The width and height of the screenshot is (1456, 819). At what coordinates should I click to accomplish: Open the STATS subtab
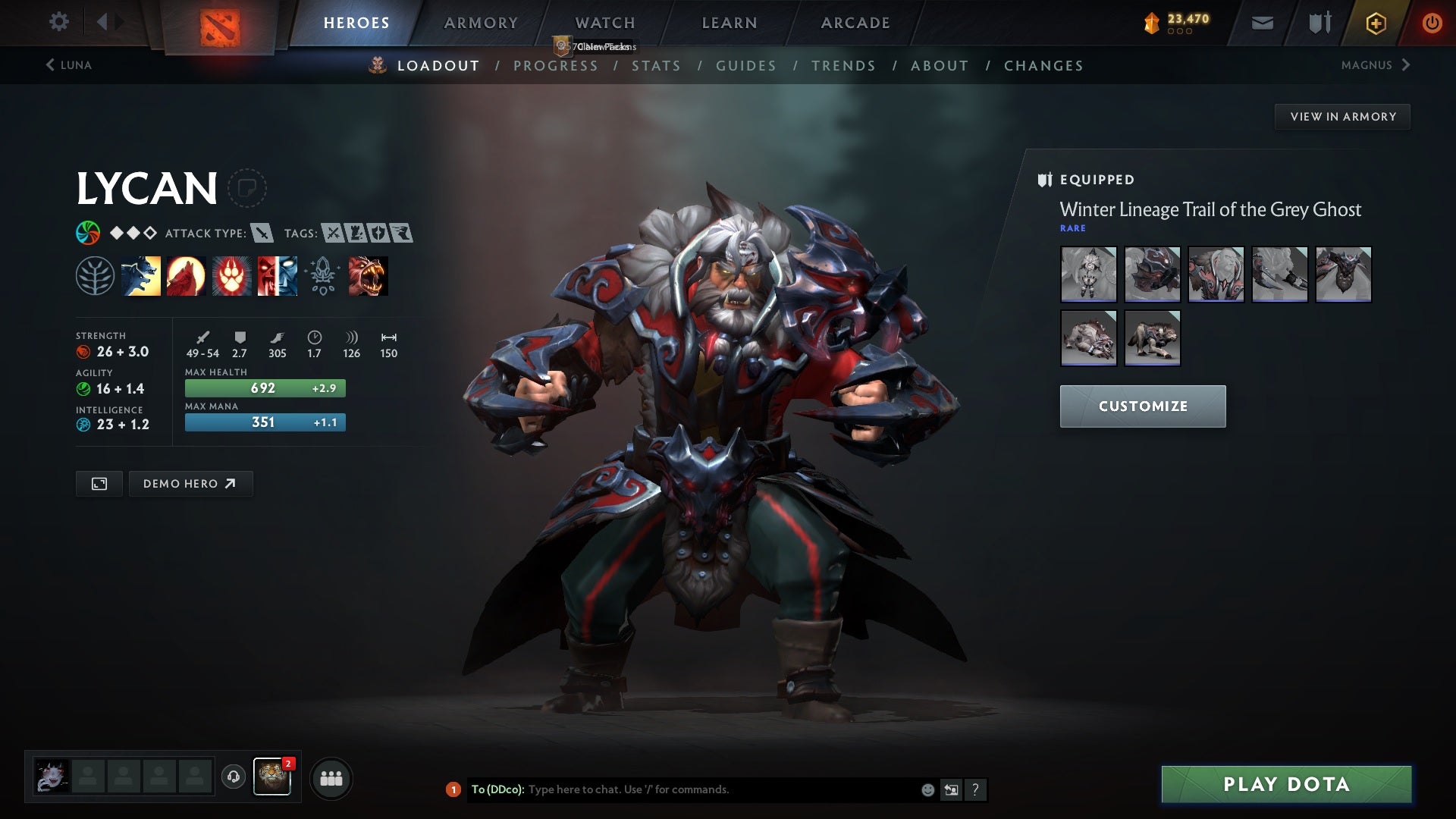point(657,66)
